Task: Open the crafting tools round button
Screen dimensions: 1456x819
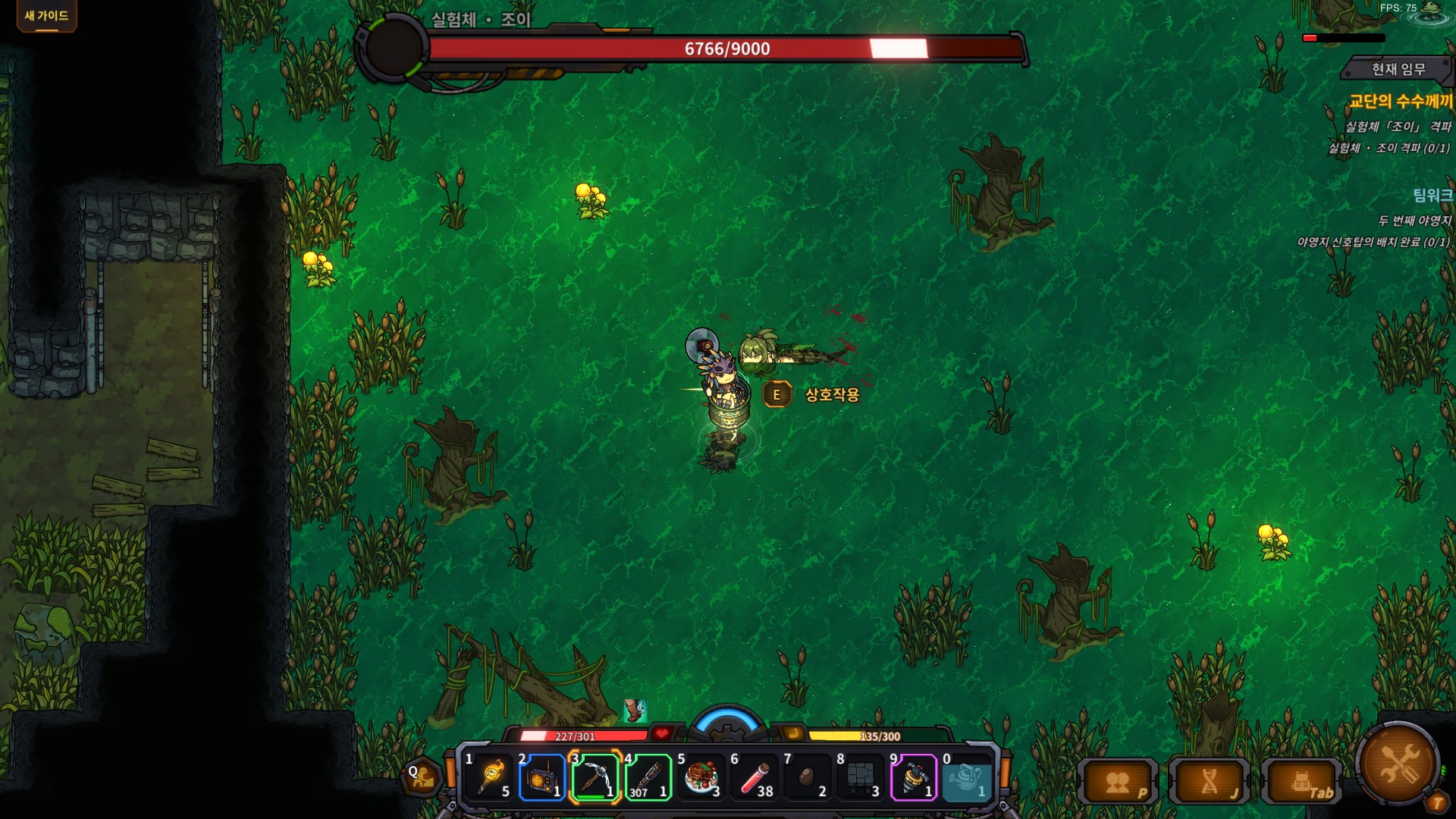Action: click(x=1398, y=764)
